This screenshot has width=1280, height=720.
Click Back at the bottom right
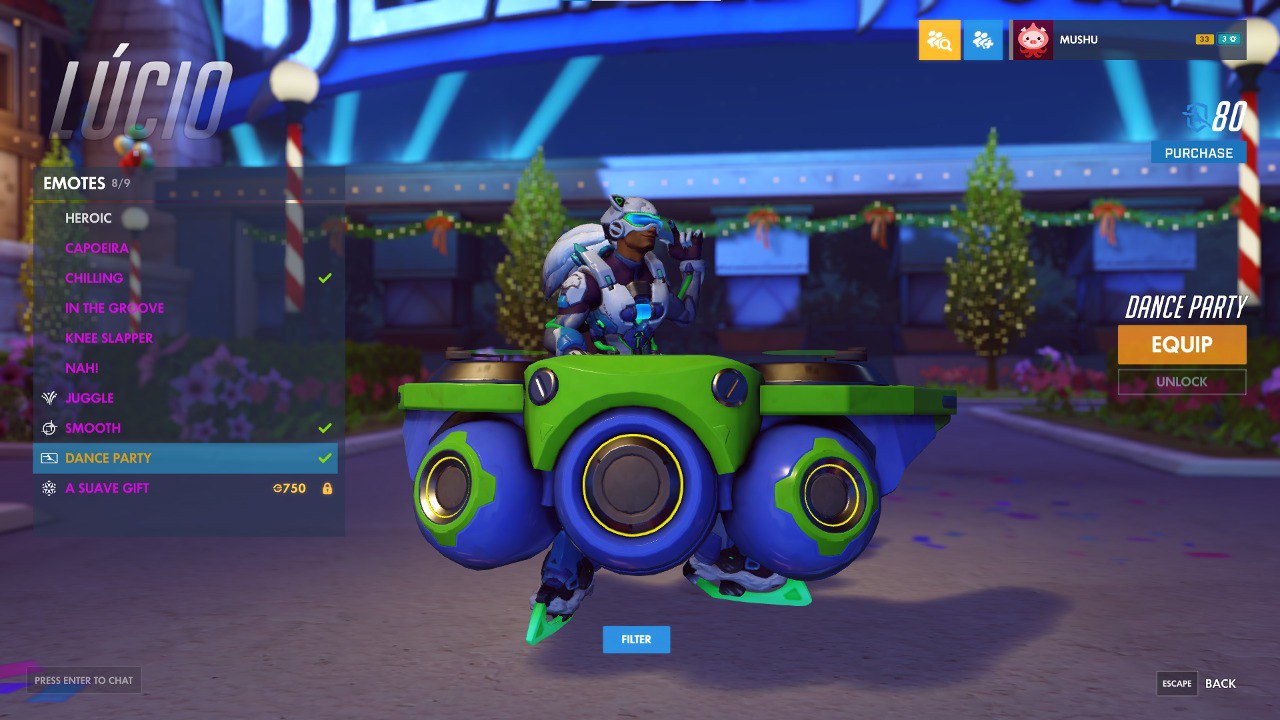click(x=1221, y=683)
